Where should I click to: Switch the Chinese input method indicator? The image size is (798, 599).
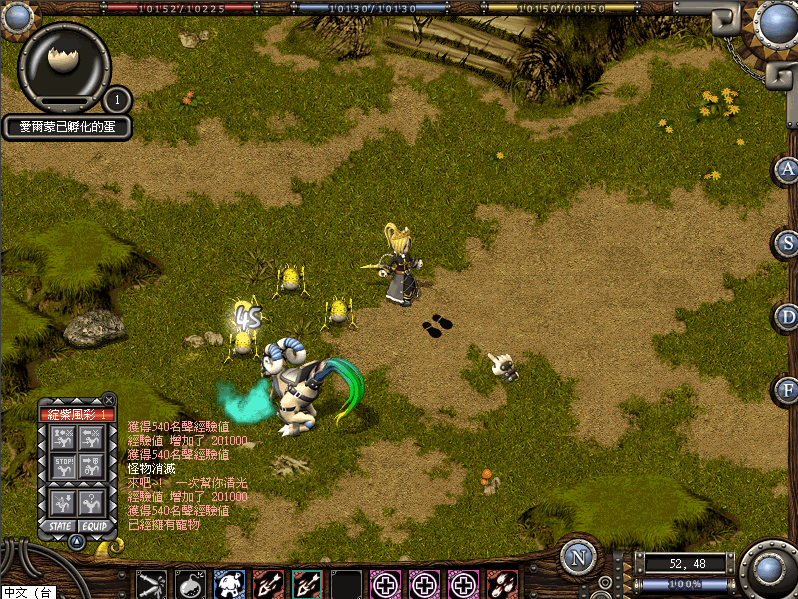click(27, 592)
